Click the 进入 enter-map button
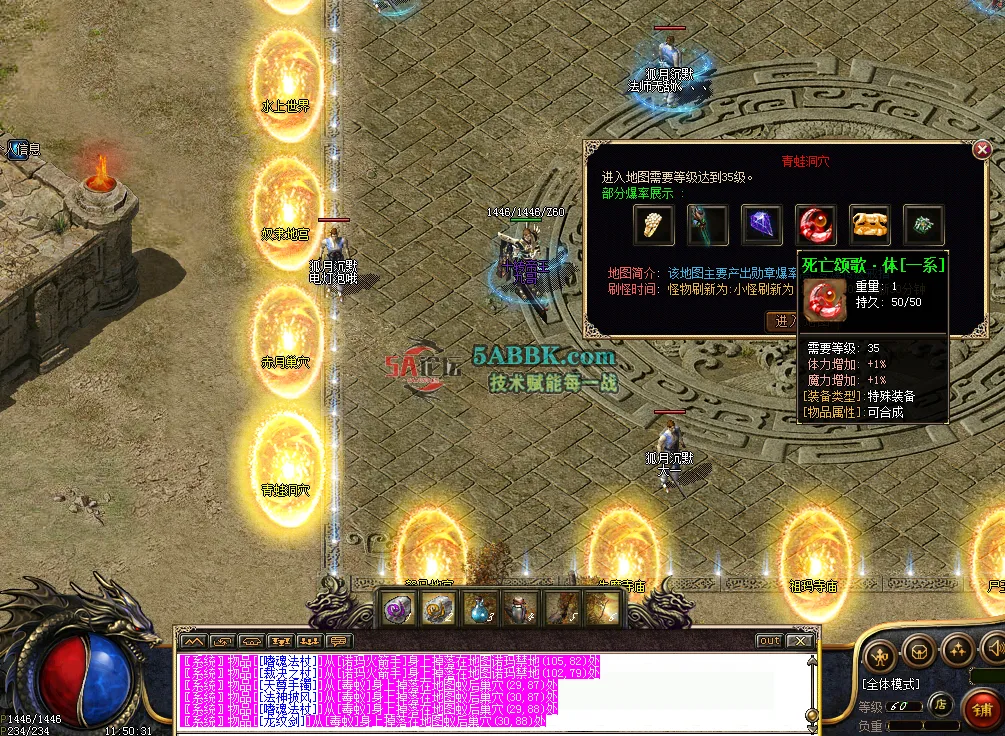This screenshot has height=736, width=1005. [781, 321]
